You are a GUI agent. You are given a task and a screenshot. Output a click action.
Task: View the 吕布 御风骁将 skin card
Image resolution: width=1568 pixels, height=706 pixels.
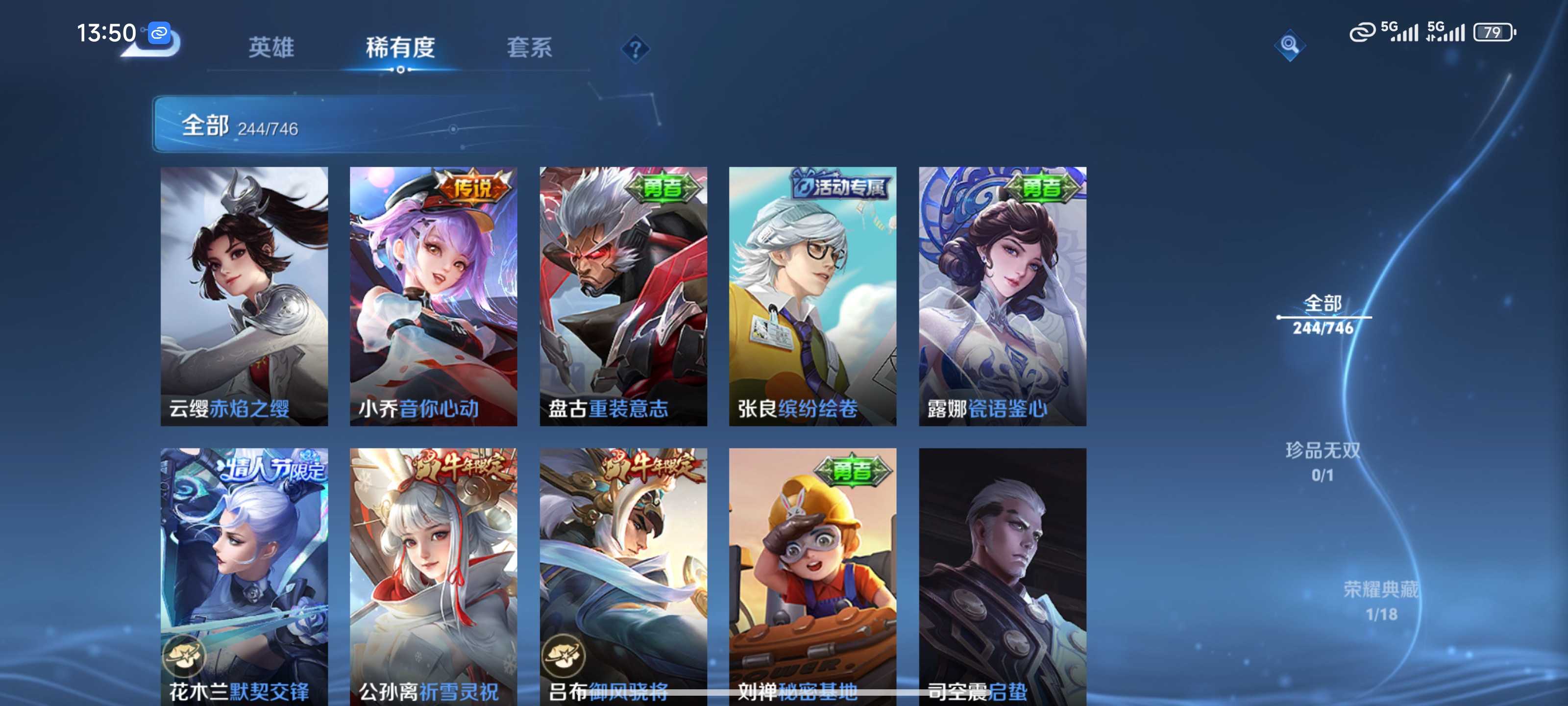click(x=623, y=576)
